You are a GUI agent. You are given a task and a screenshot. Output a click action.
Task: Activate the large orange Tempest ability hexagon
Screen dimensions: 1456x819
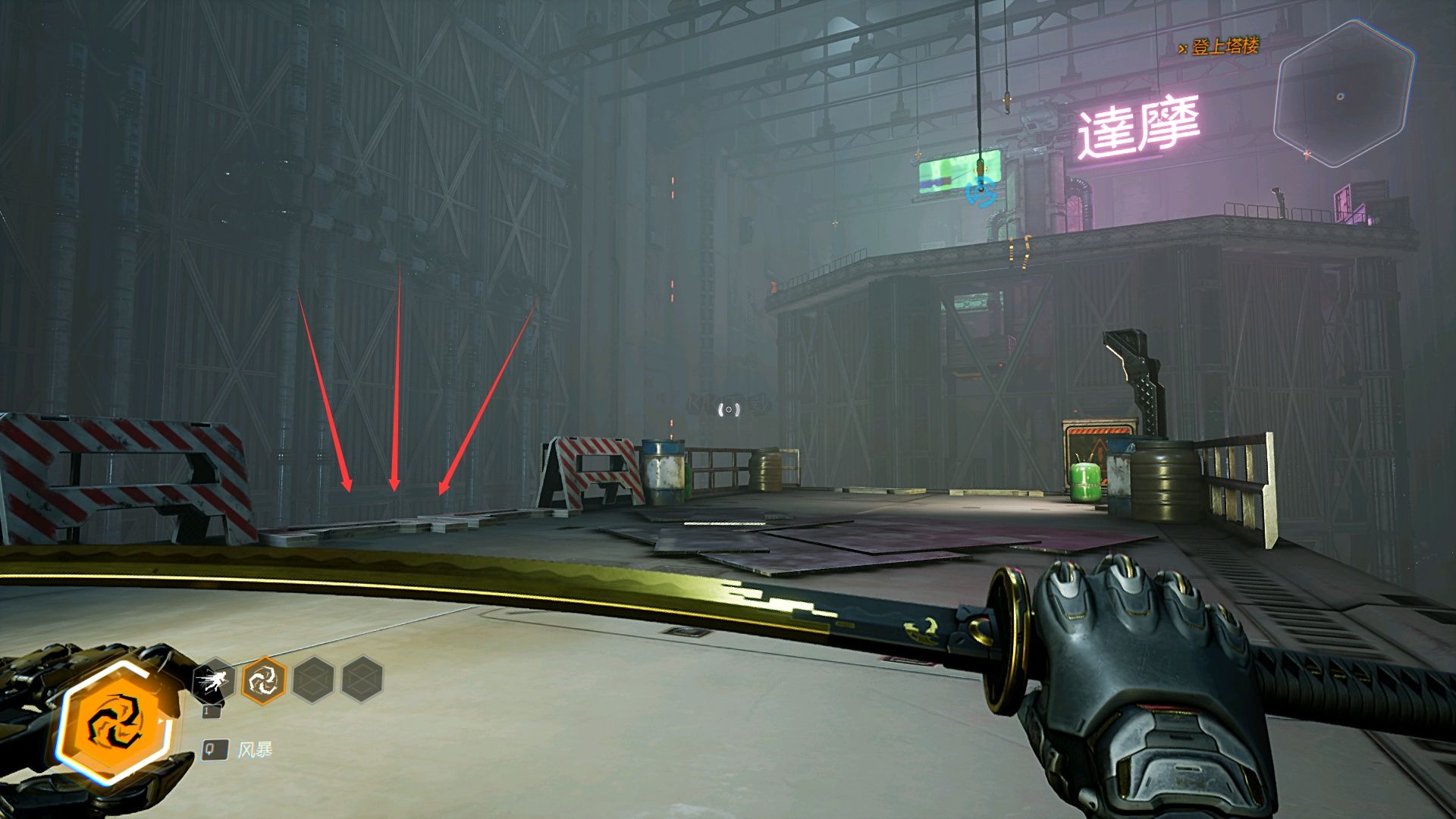tap(115, 722)
